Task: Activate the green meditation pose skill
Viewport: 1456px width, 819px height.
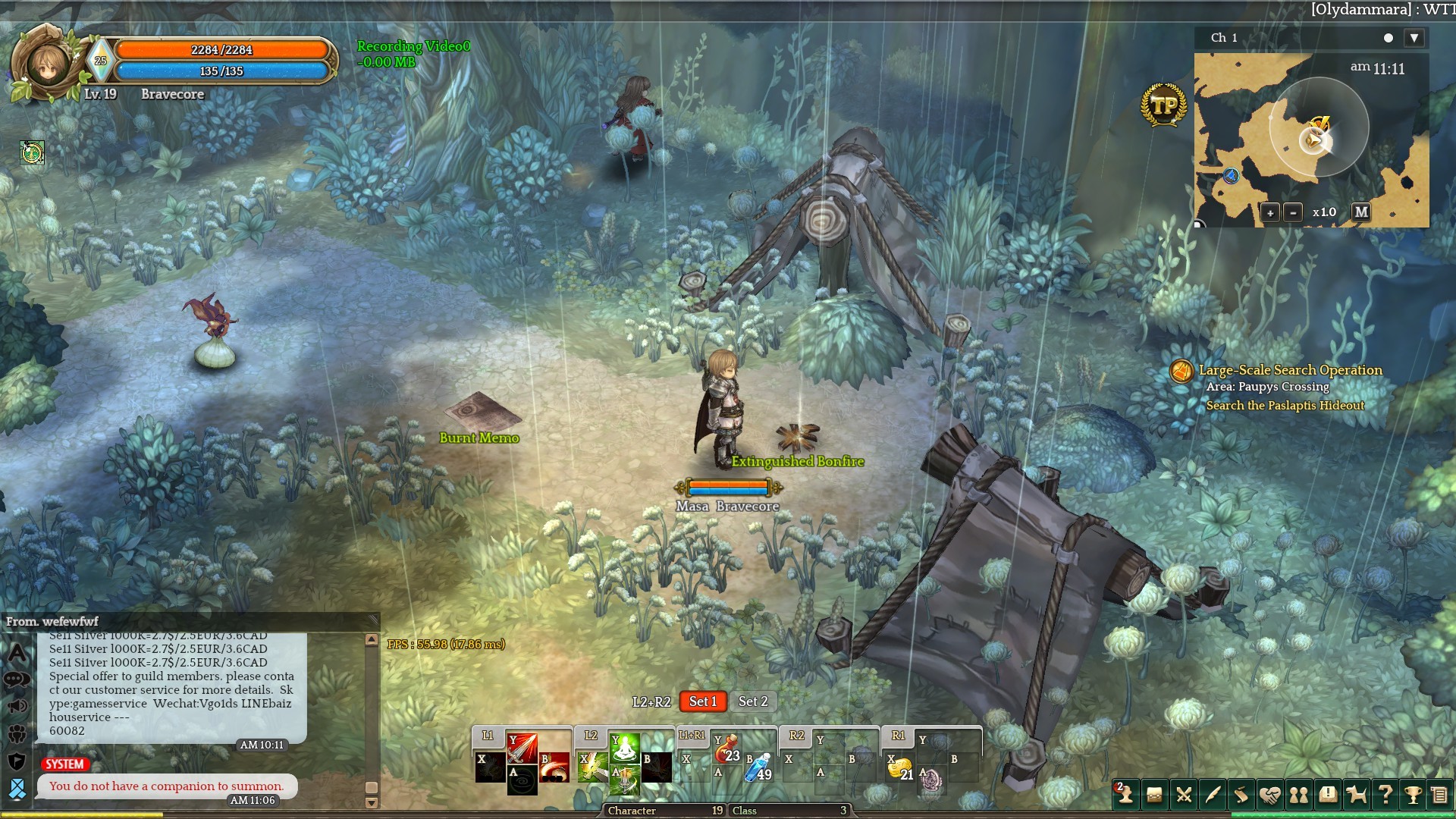Action: click(624, 748)
